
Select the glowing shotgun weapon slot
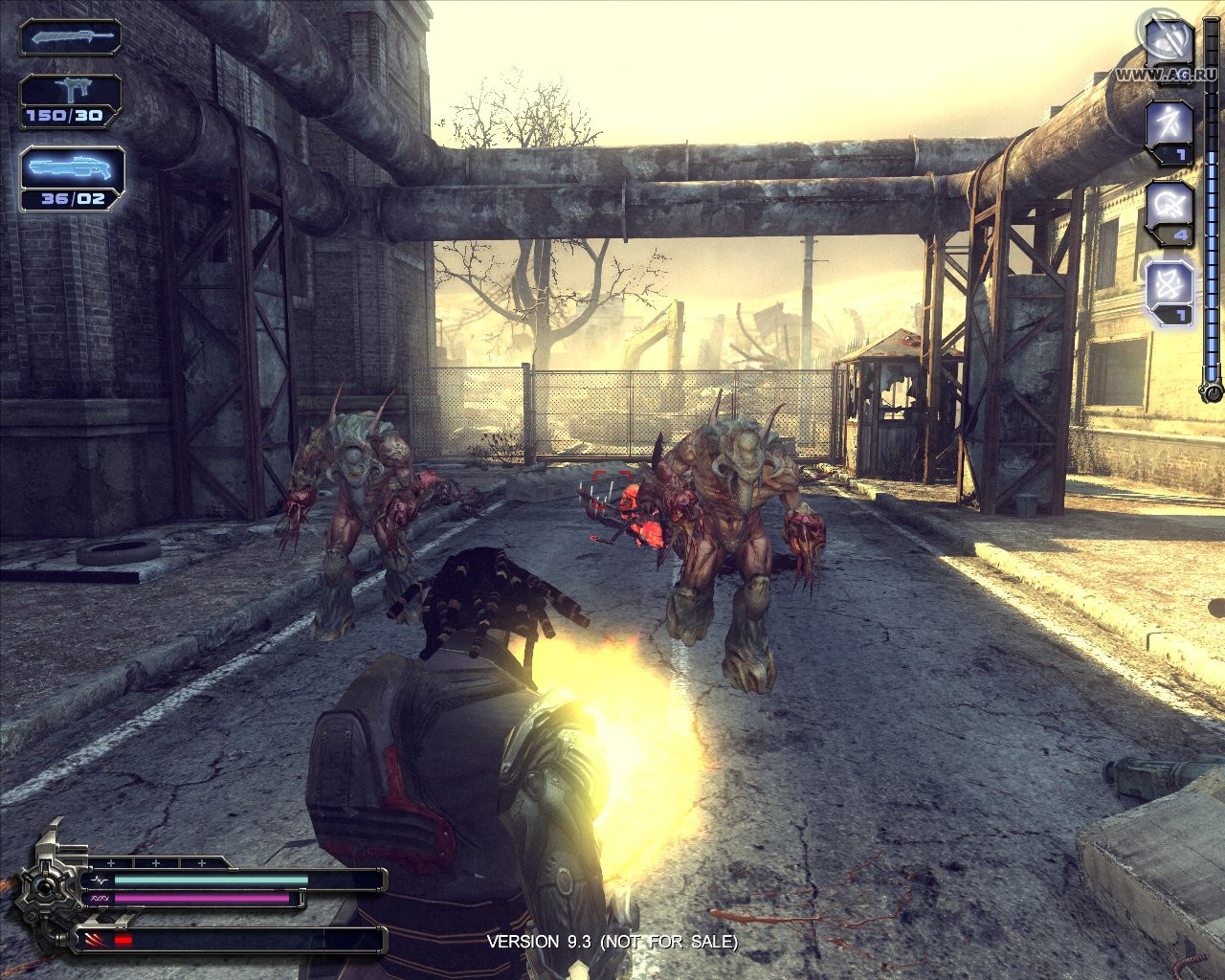click(x=72, y=168)
